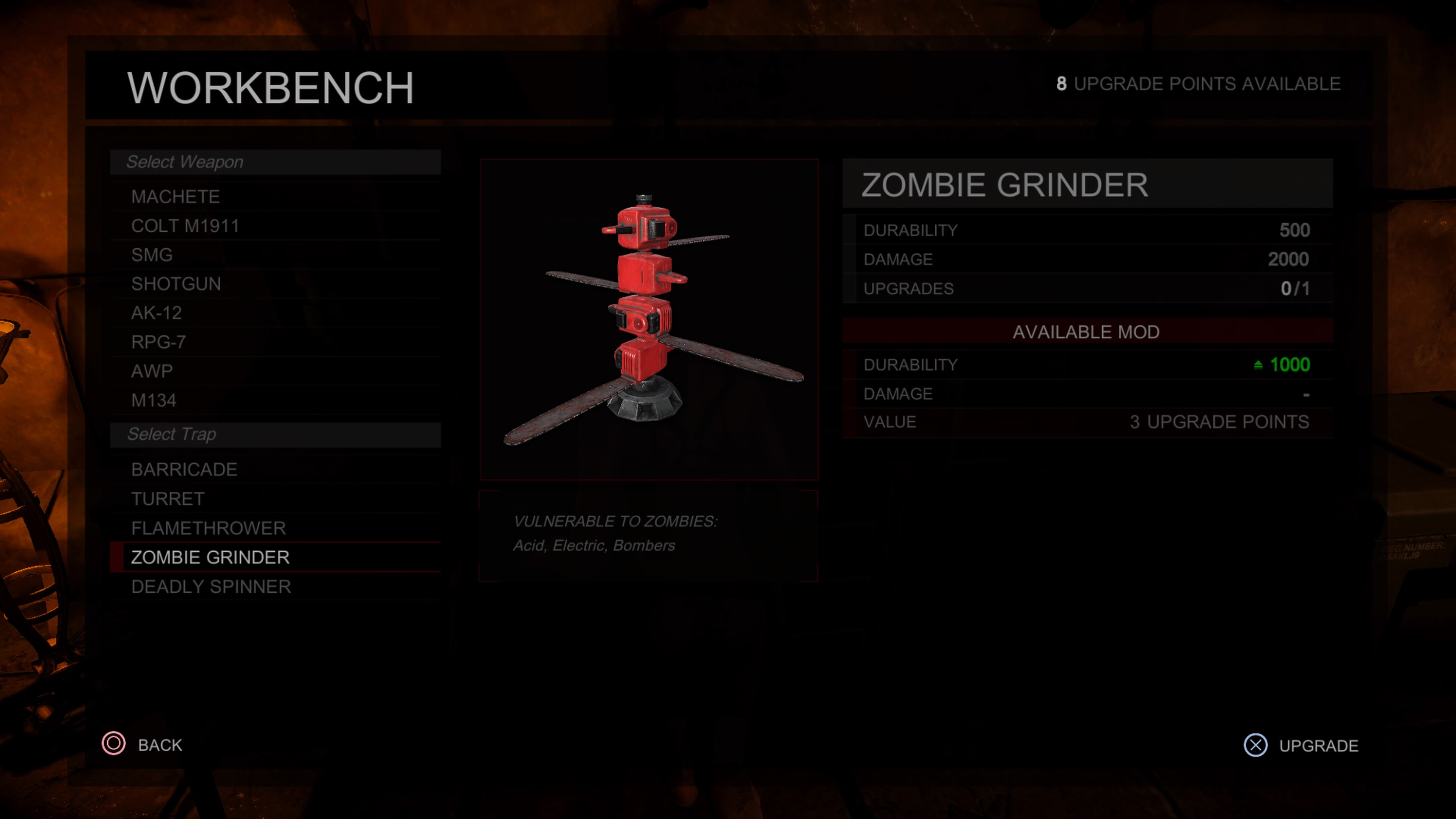Choose Colt M1911 from the weapon list

185,226
